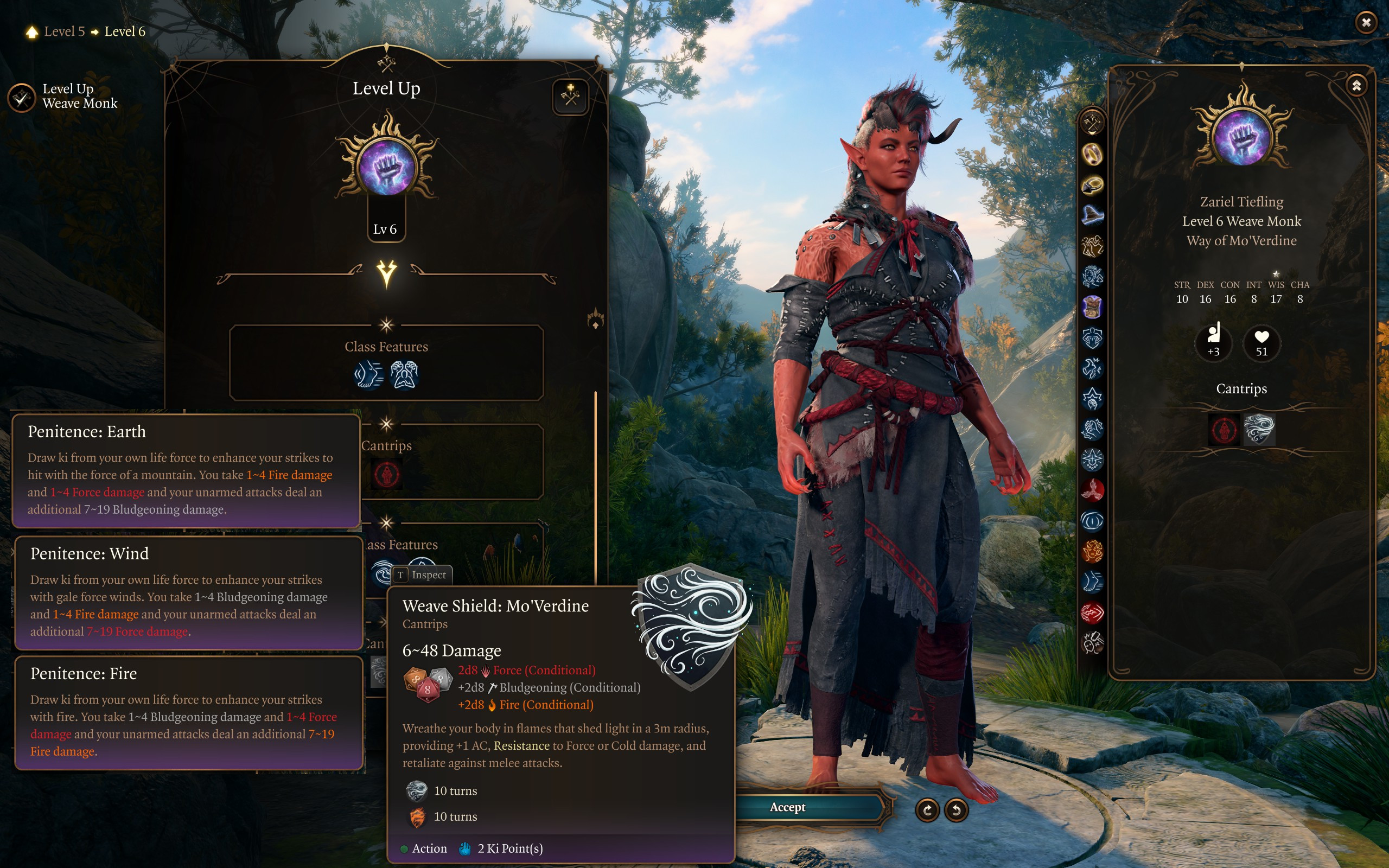Screen dimensions: 1389x868
Task: Rotate the character counter-clockwise
Action: [956, 810]
